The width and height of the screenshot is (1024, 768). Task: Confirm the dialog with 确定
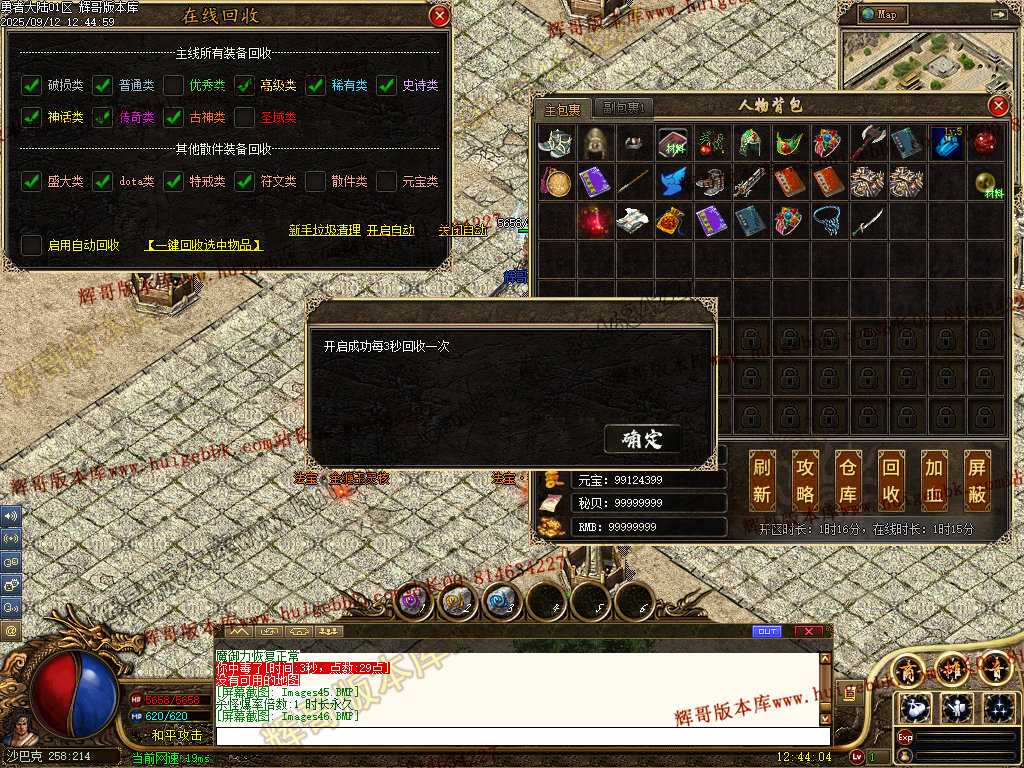point(642,439)
